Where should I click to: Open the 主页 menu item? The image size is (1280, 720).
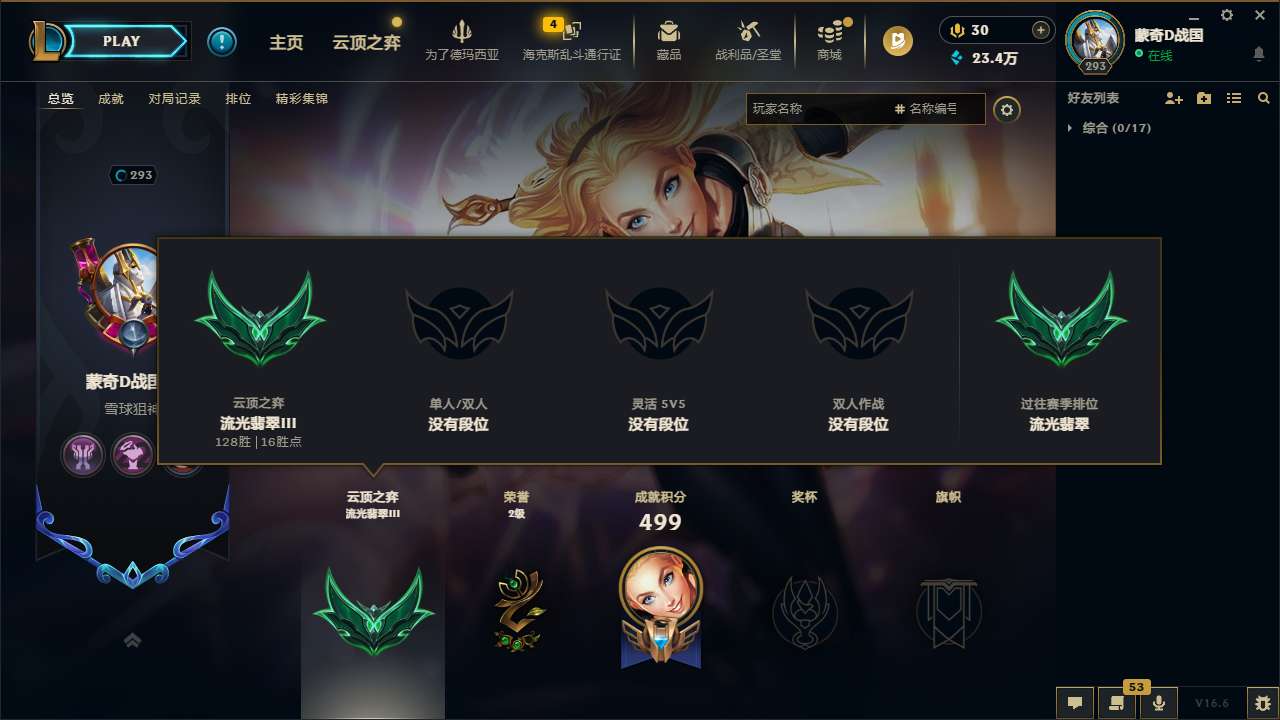[x=287, y=42]
